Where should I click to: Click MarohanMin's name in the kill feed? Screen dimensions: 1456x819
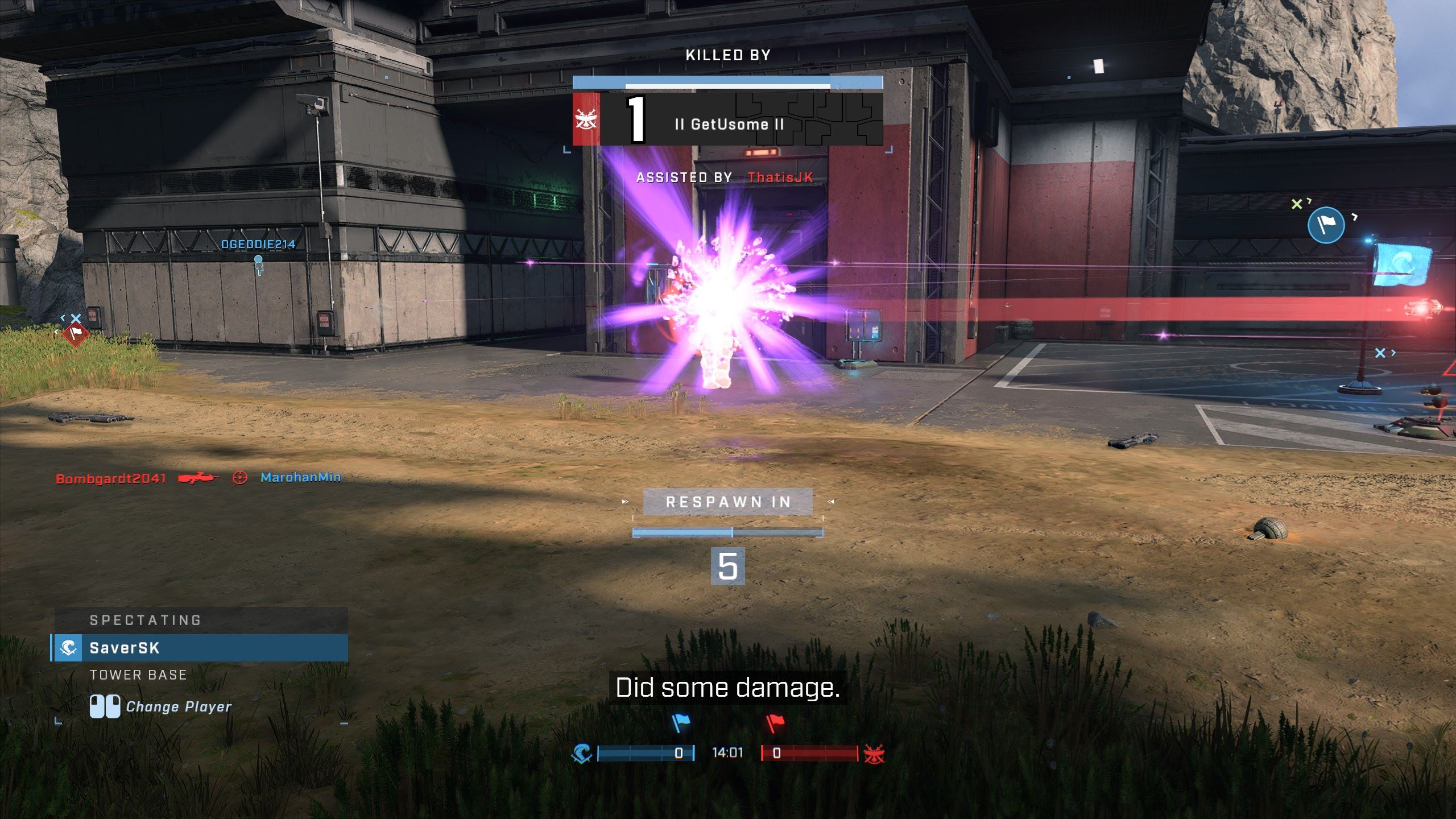pos(301,477)
